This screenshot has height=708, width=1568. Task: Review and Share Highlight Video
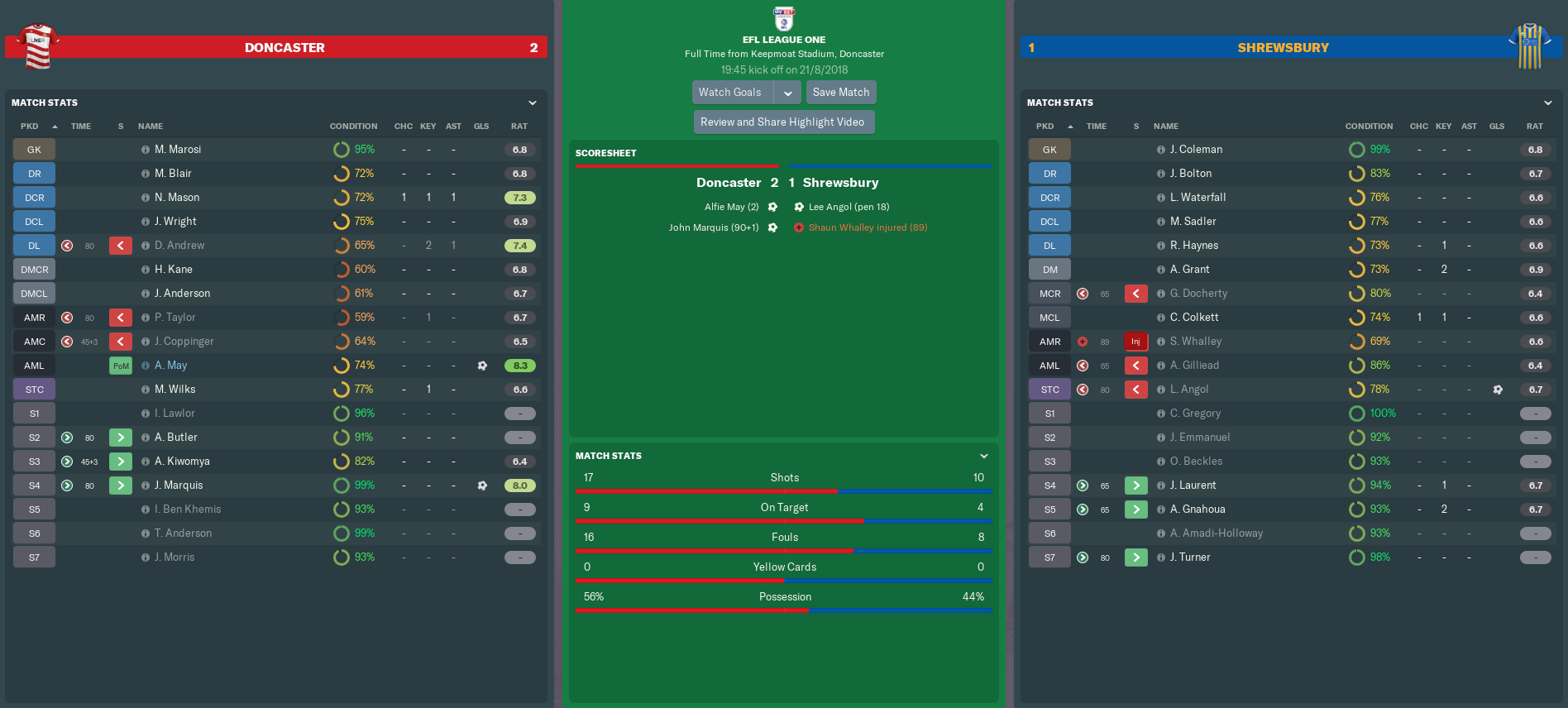coord(782,122)
